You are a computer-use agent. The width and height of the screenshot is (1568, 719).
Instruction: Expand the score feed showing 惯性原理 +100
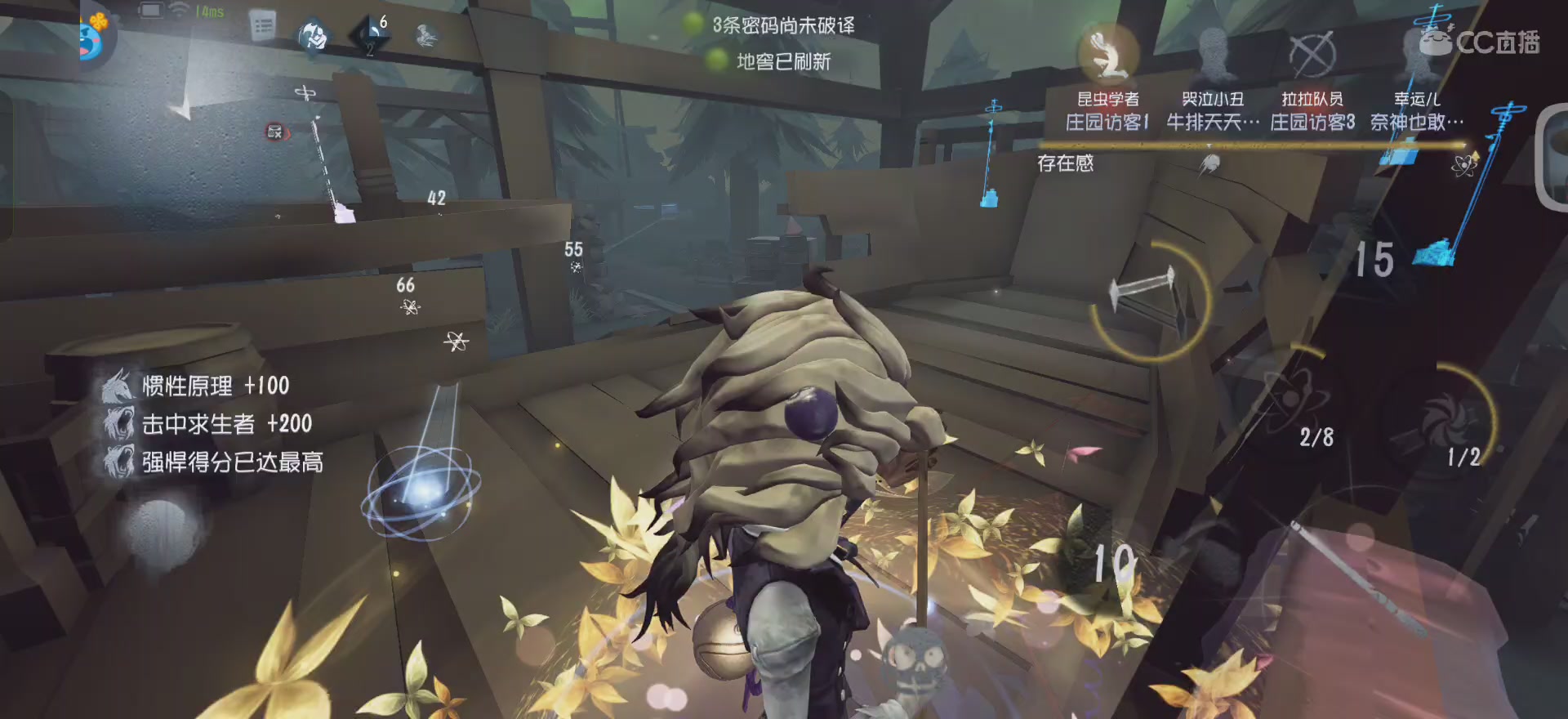coord(200,385)
